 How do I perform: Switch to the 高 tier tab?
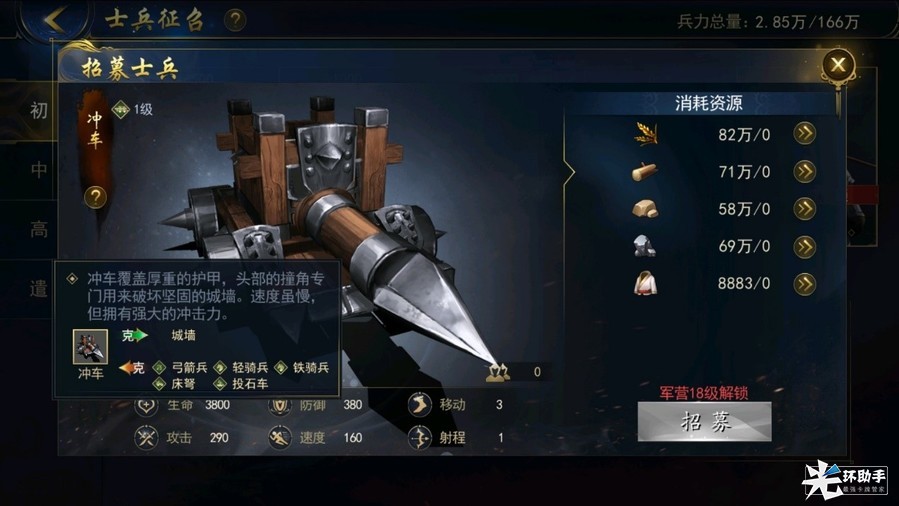pos(38,231)
